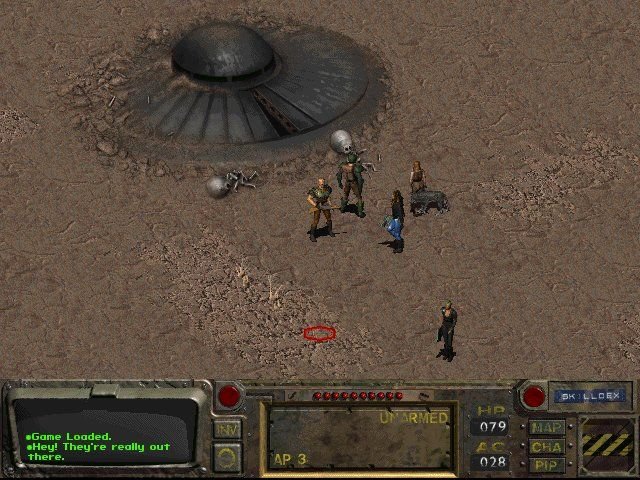Click the UNARMED active weapon slot
Screen dimensions: 640x480
pos(359,437)
